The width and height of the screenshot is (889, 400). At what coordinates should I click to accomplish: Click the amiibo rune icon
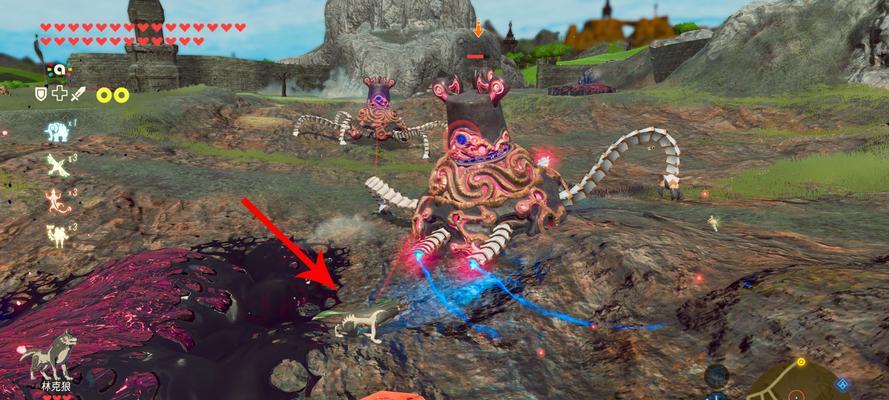(58, 70)
